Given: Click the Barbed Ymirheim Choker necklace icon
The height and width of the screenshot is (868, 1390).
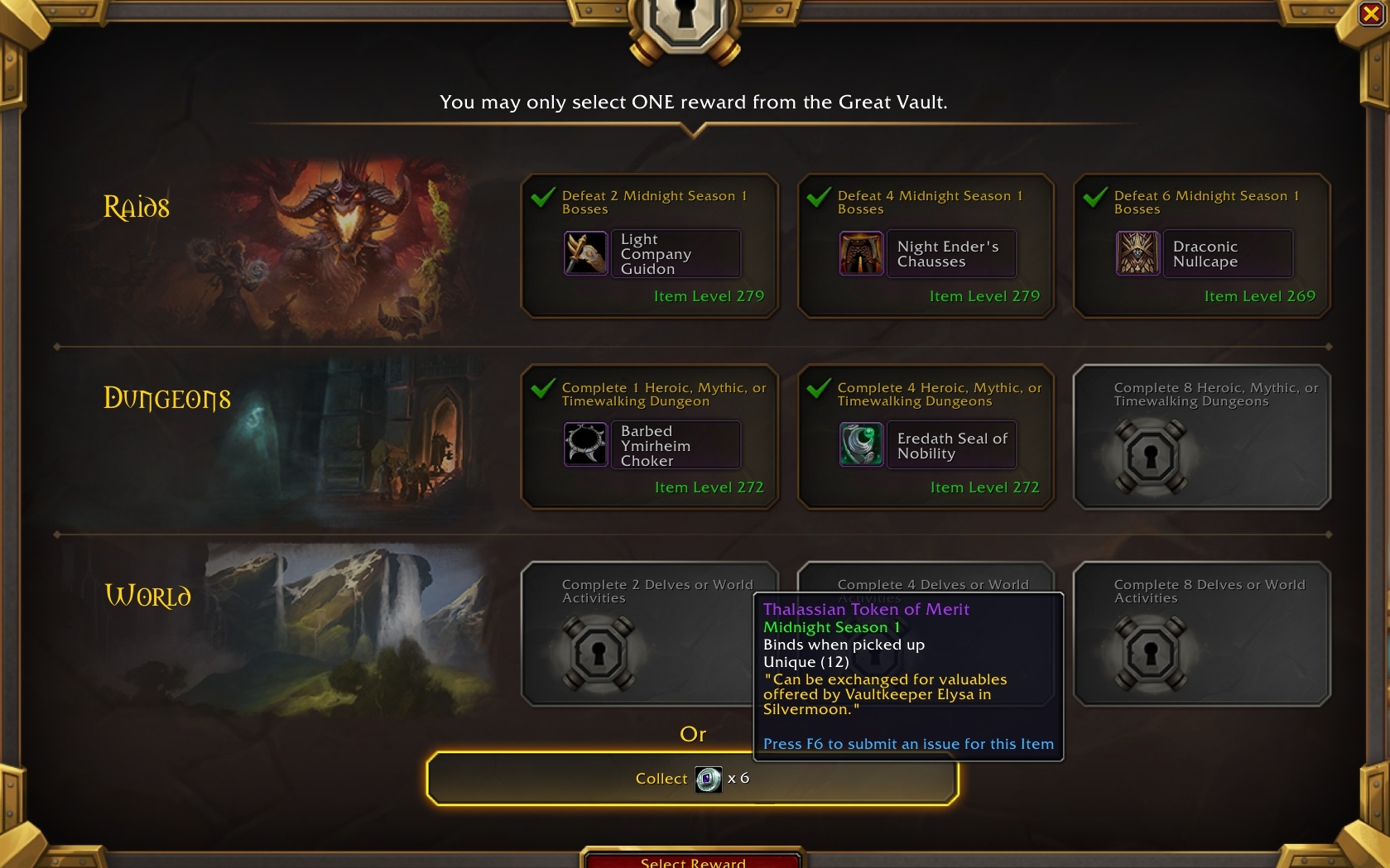Looking at the screenshot, I should 585,444.
